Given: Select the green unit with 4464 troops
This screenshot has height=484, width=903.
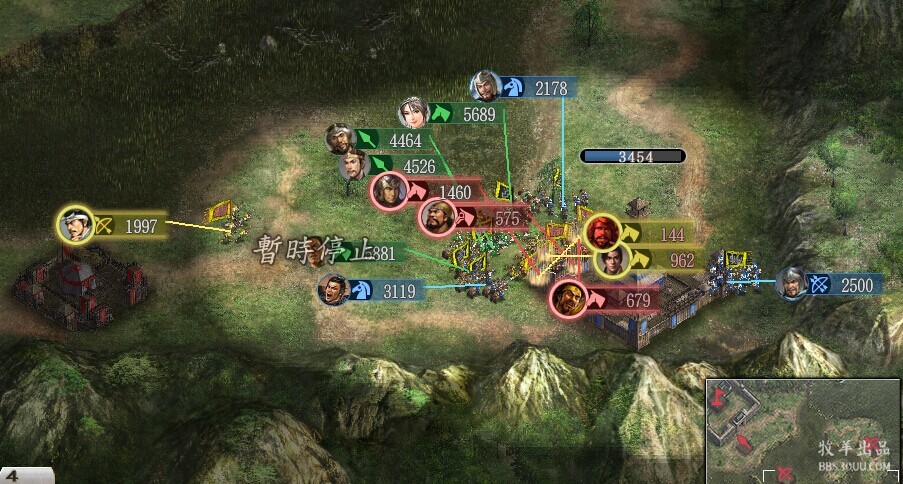Looking at the screenshot, I should coord(342,139).
